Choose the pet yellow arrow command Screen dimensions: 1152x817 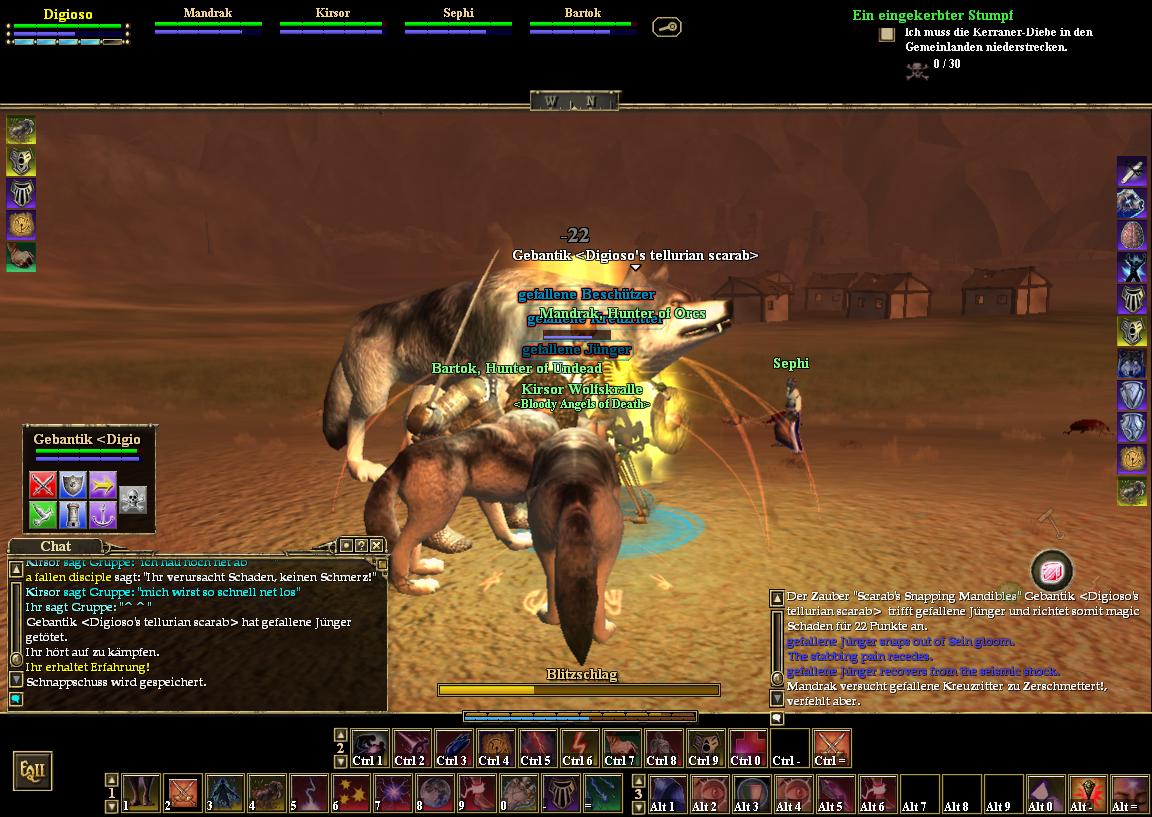click(103, 485)
